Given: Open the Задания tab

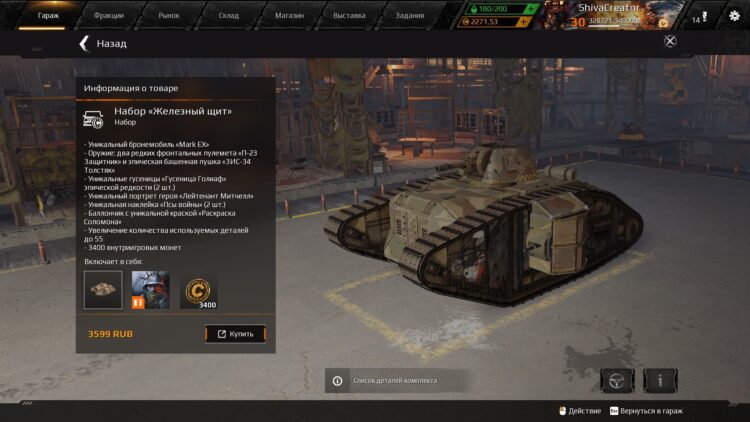Looking at the screenshot, I should (409, 16).
